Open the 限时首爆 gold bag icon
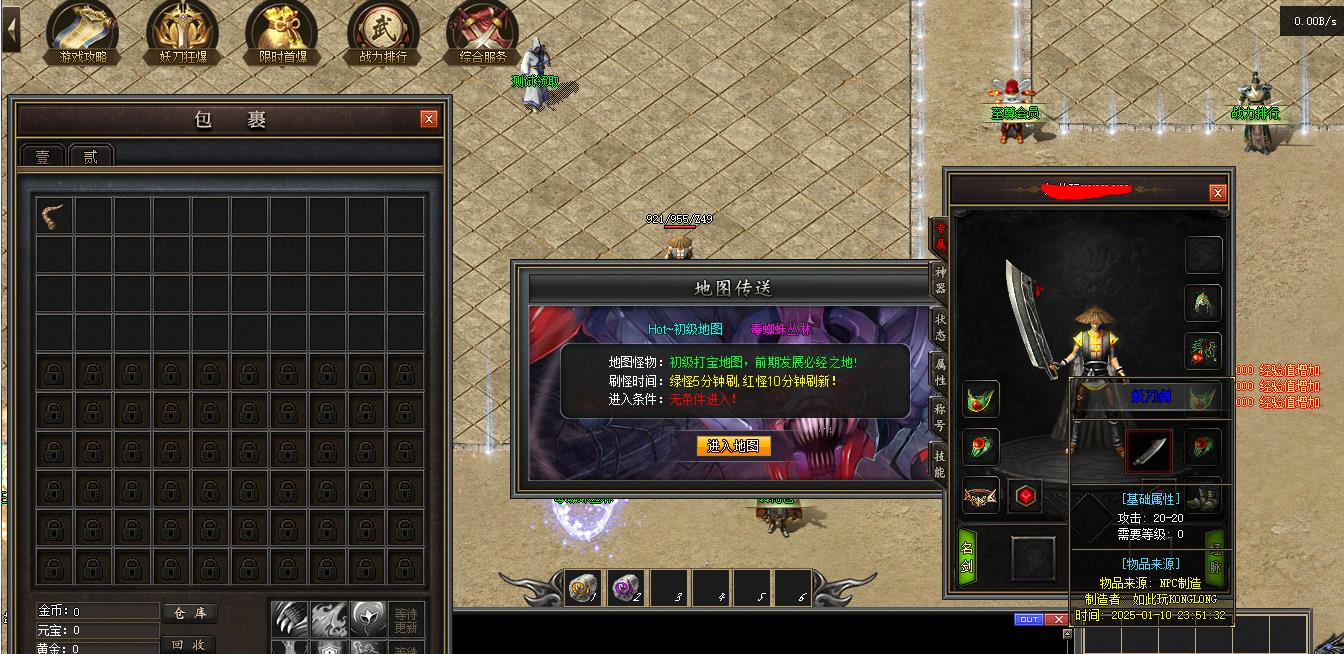This screenshot has width=1344, height=654. [282, 30]
